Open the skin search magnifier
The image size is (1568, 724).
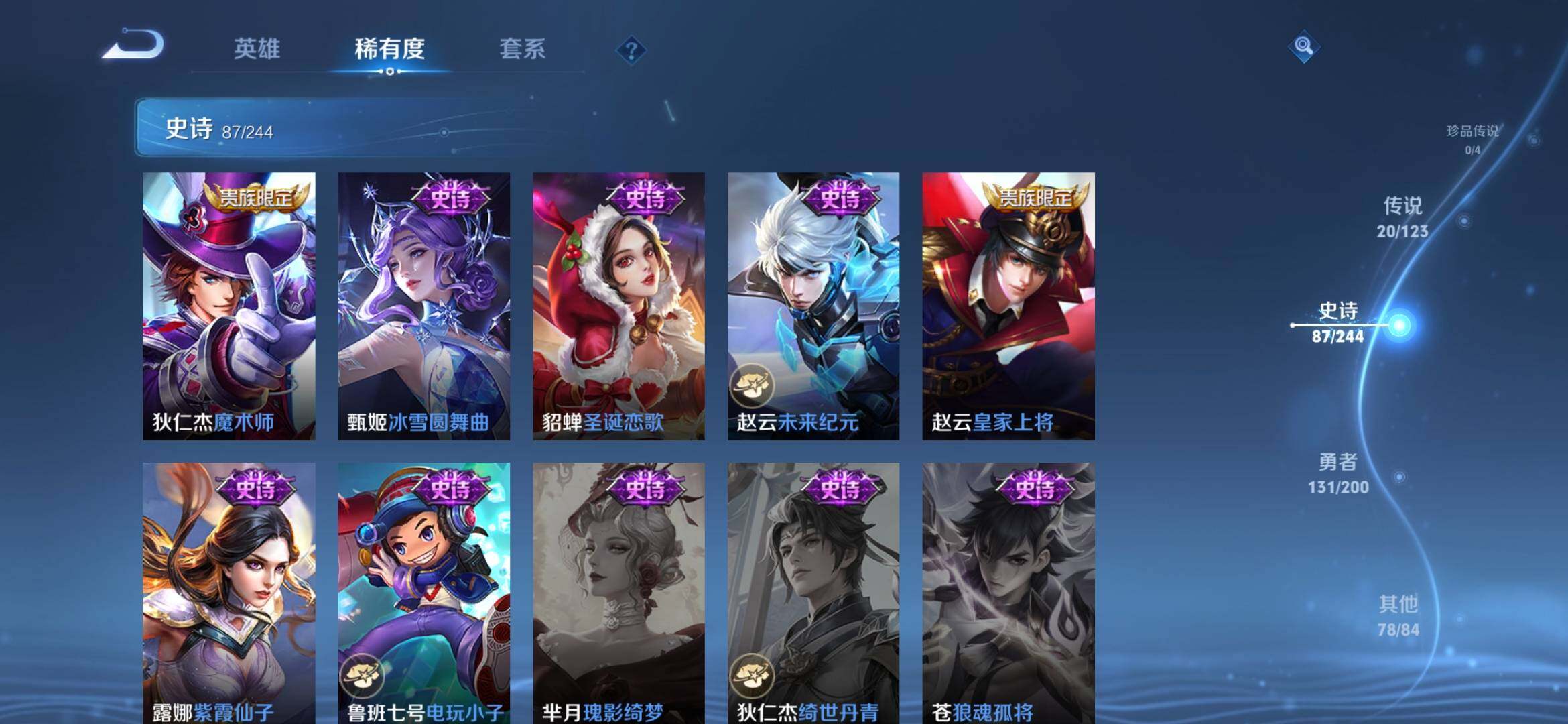coord(1303,46)
